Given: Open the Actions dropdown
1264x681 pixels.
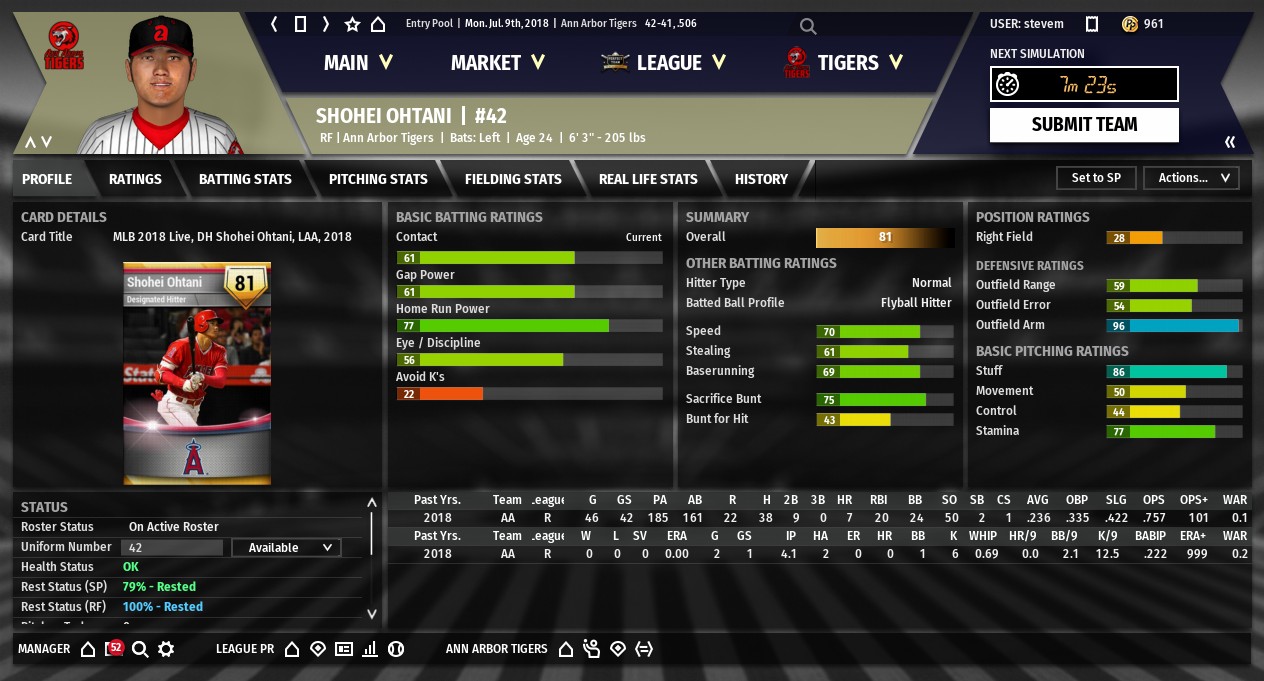Looking at the screenshot, I should (x=1191, y=178).
